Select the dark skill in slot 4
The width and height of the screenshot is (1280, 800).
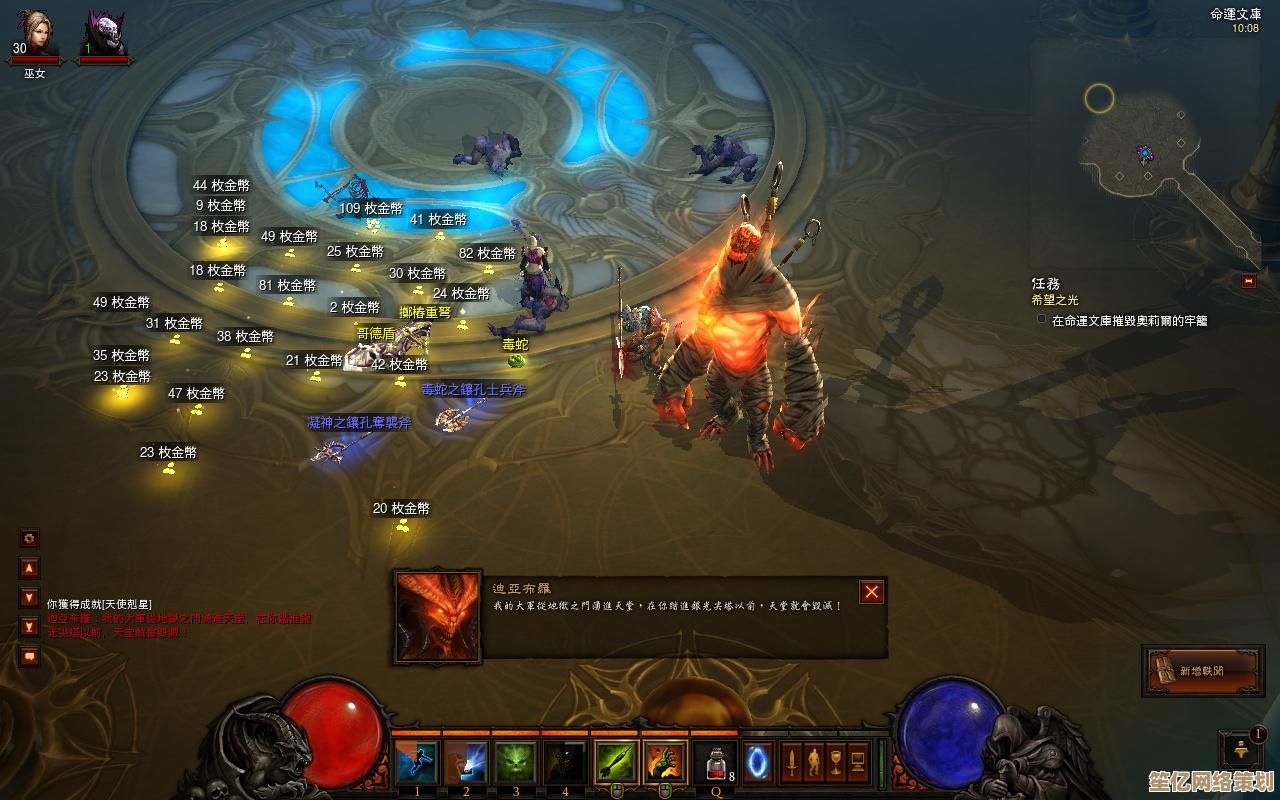565,763
